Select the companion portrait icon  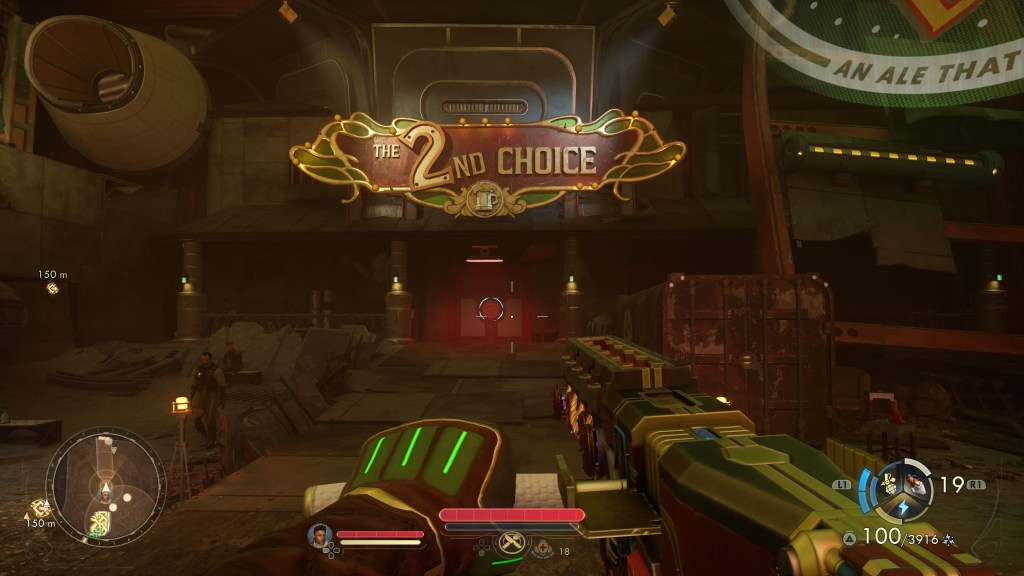tap(320, 535)
